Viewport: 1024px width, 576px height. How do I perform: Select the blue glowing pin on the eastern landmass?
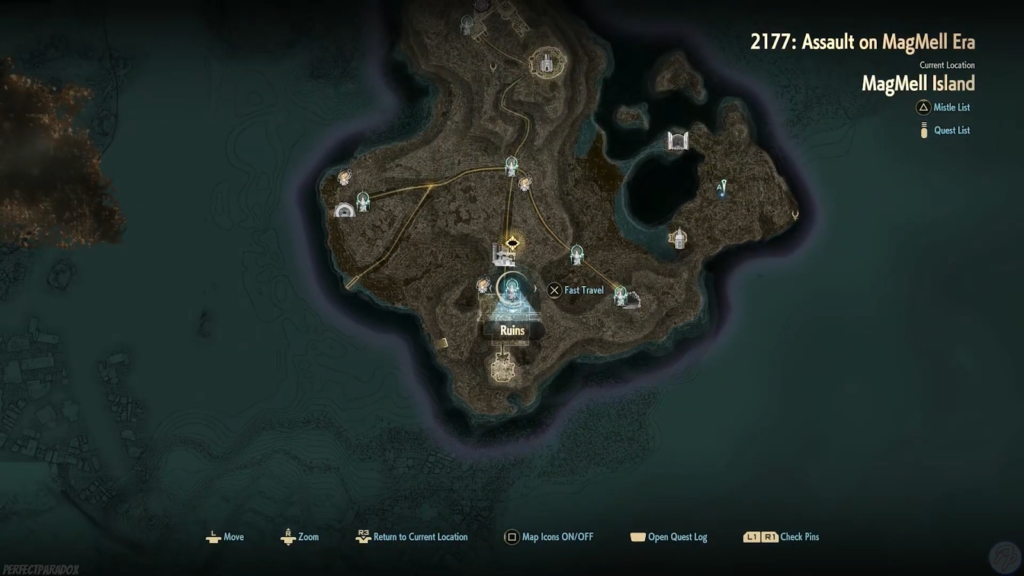click(x=721, y=186)
